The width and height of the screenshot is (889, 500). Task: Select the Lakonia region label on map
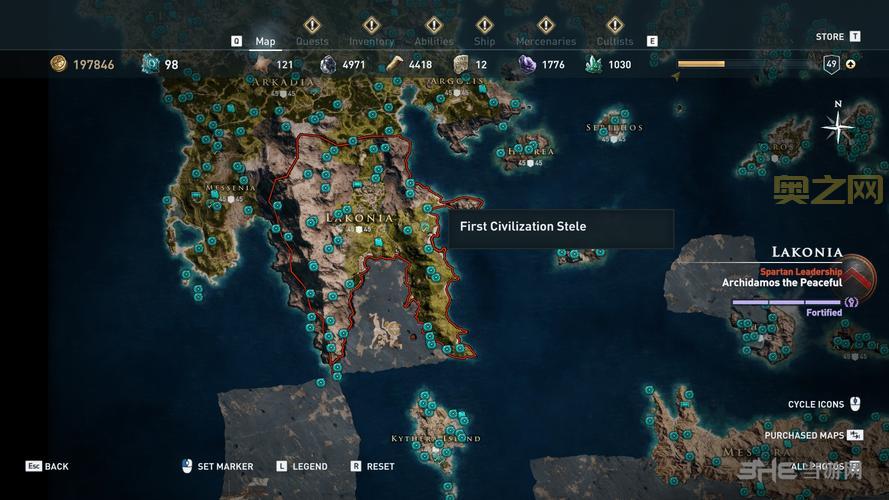[x=360, y=218]
